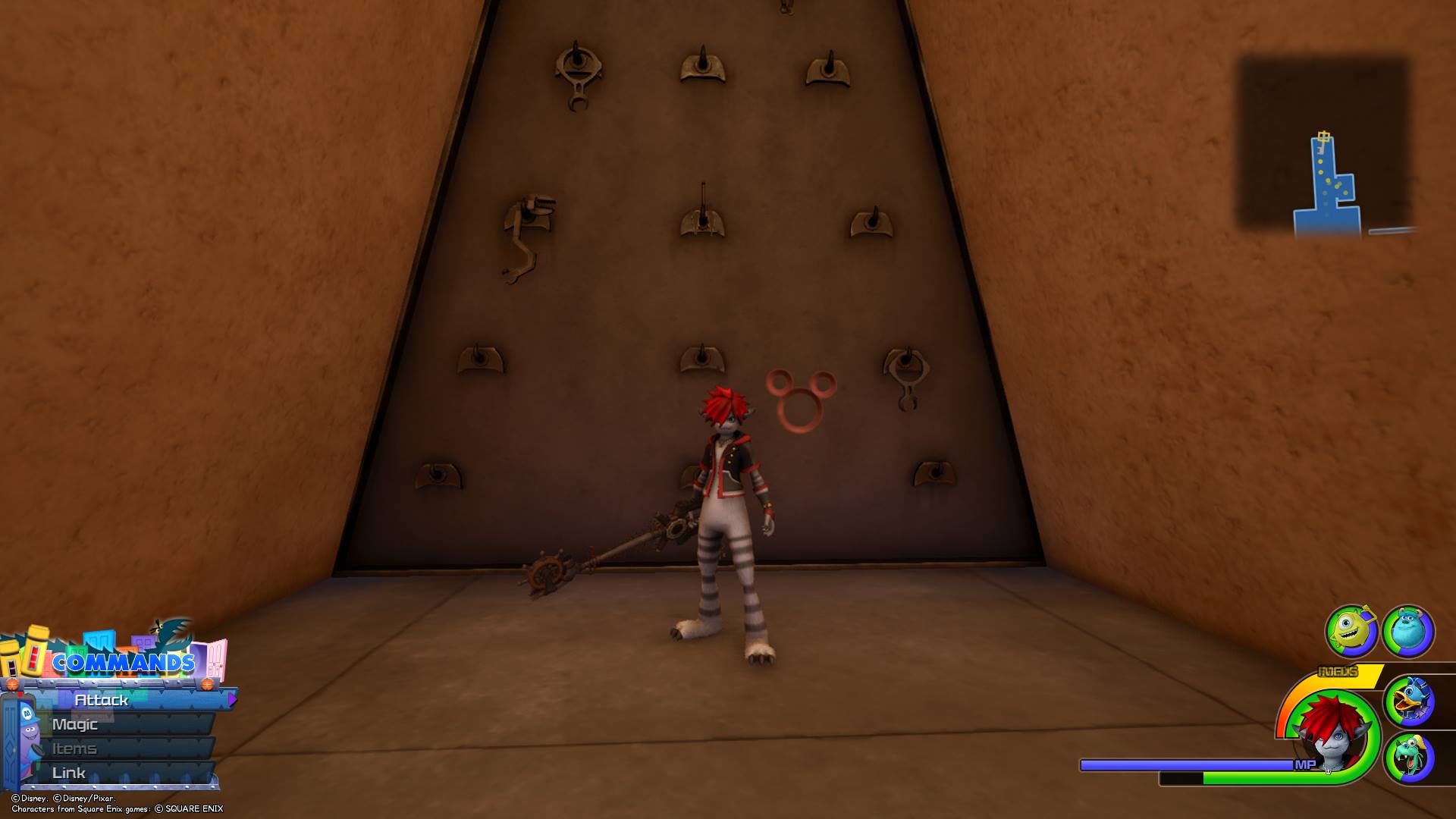Click Goofy's monster party portrait
This screenshot has width=1456, height=819.
click(1408, 757)
